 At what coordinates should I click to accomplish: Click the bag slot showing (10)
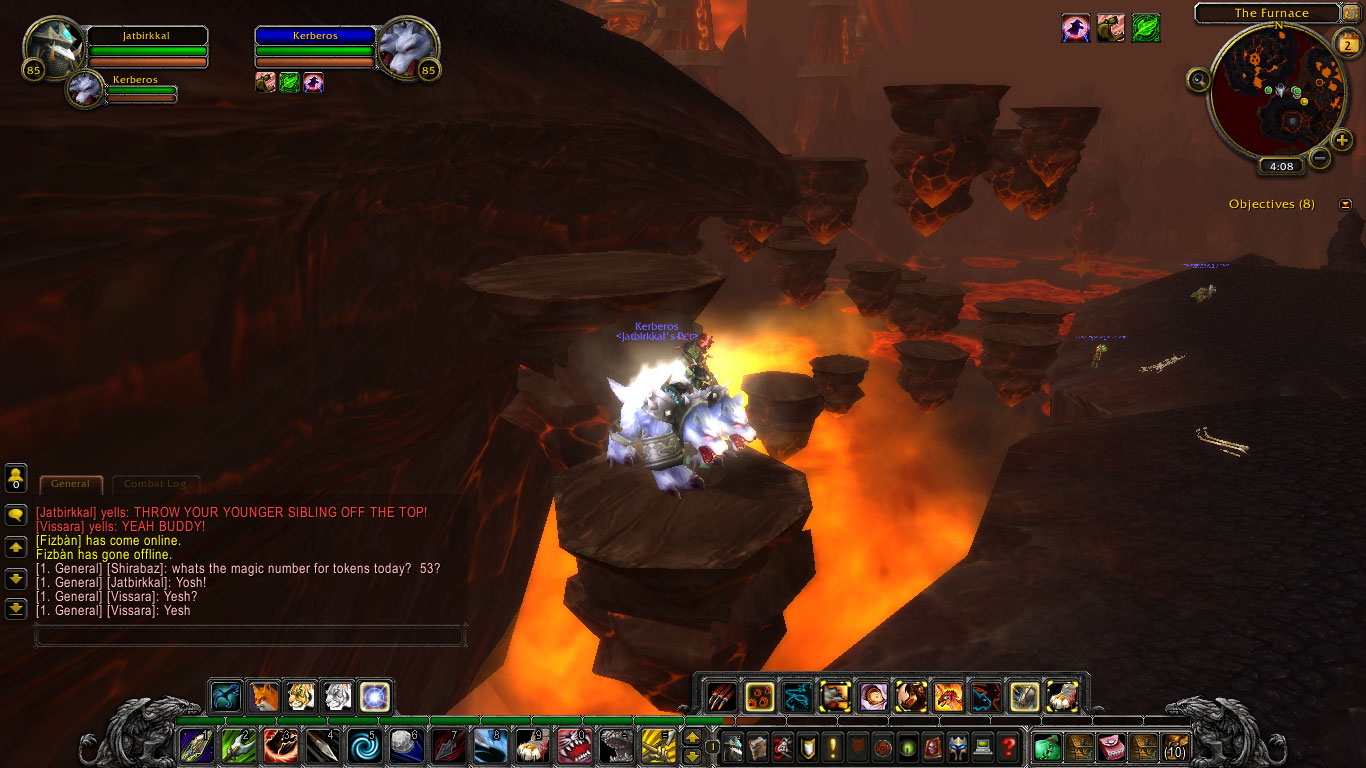coord(1175,746)
